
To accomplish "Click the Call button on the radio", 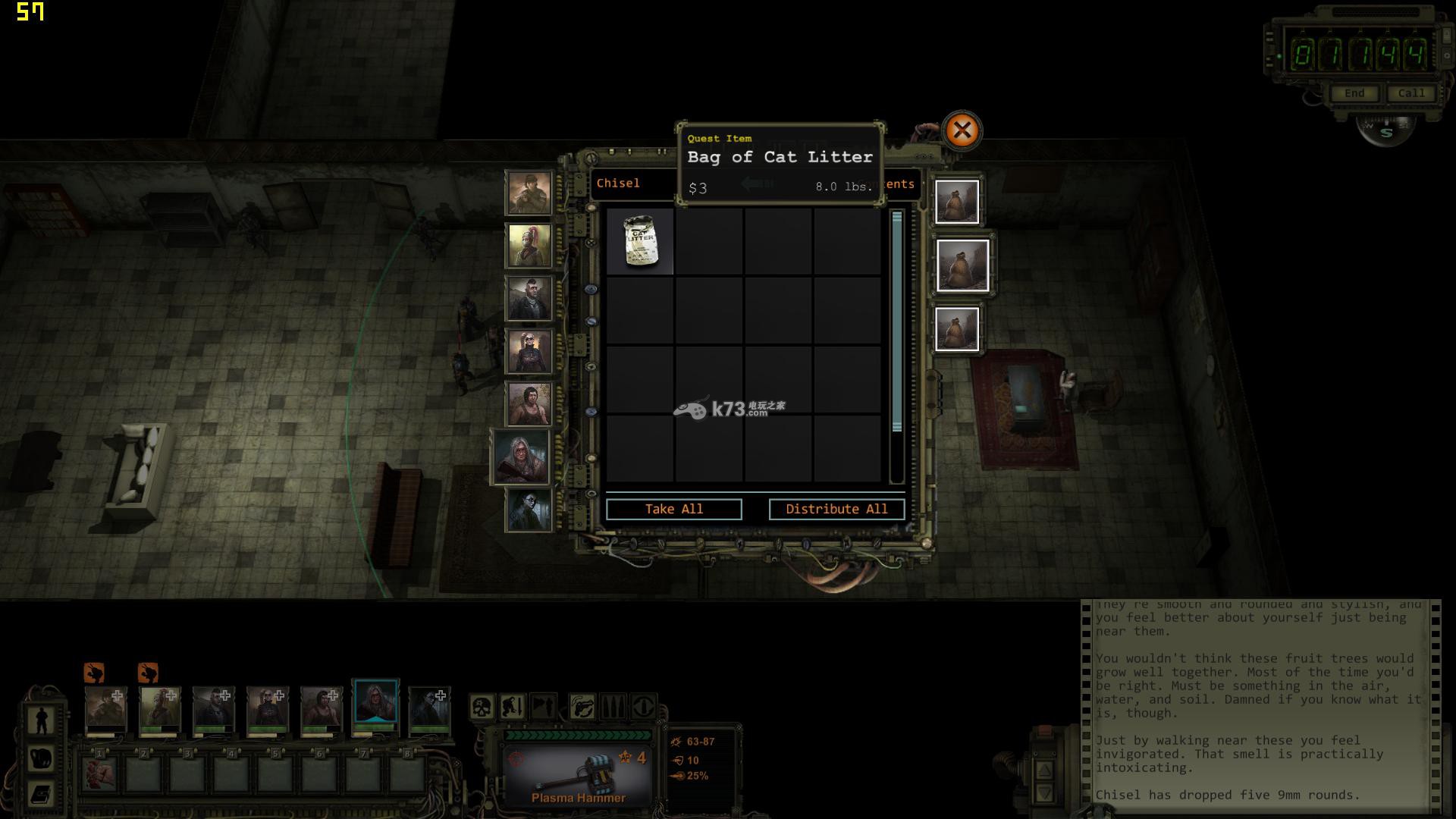I will pyautogui.click(x=1410, y=93).
